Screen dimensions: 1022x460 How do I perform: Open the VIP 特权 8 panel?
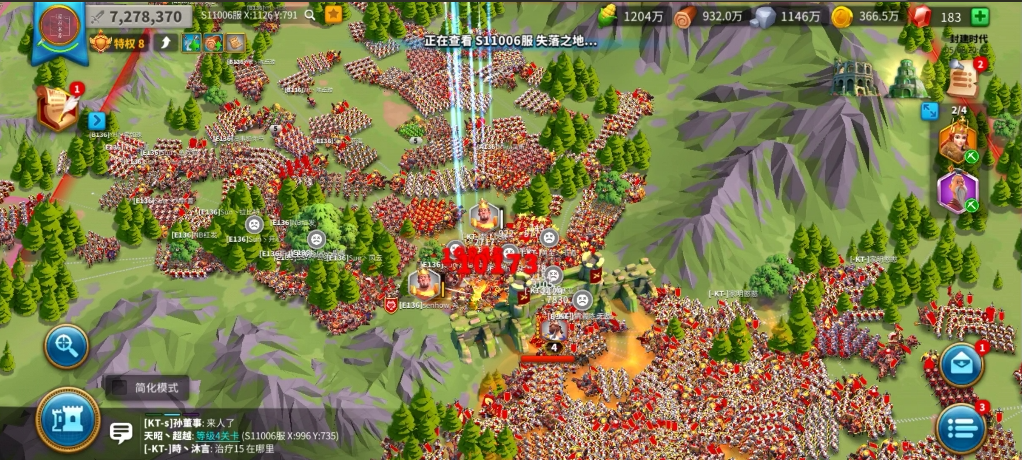click(119, 43)
